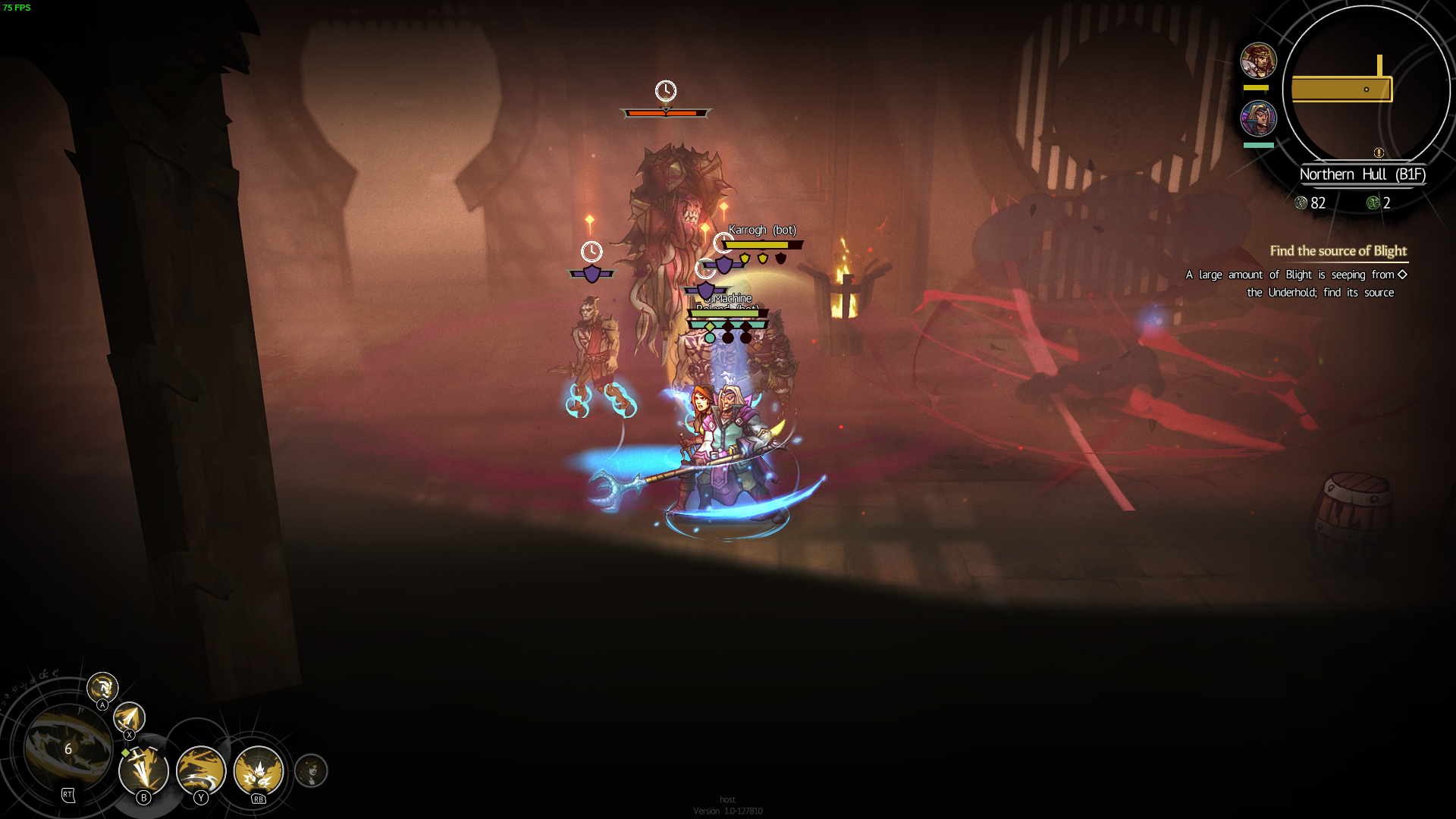Select the purple-hooded blonde party portrait

(1258, 118)
